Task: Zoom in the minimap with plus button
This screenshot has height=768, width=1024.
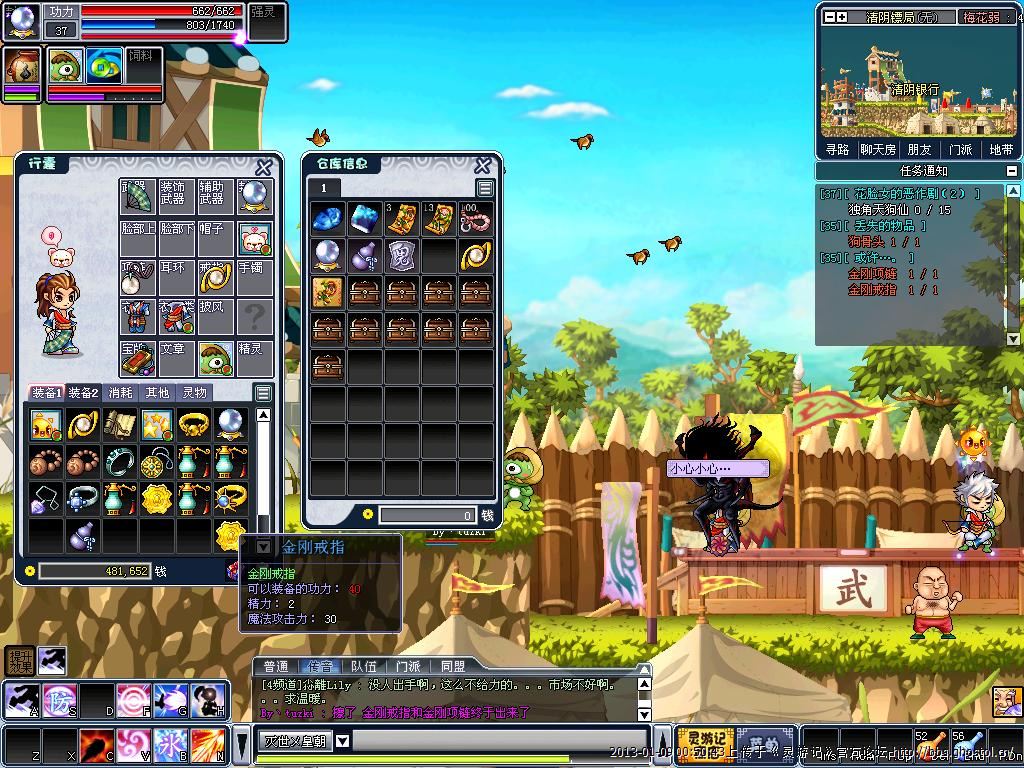Action: (x=842, y=17)
